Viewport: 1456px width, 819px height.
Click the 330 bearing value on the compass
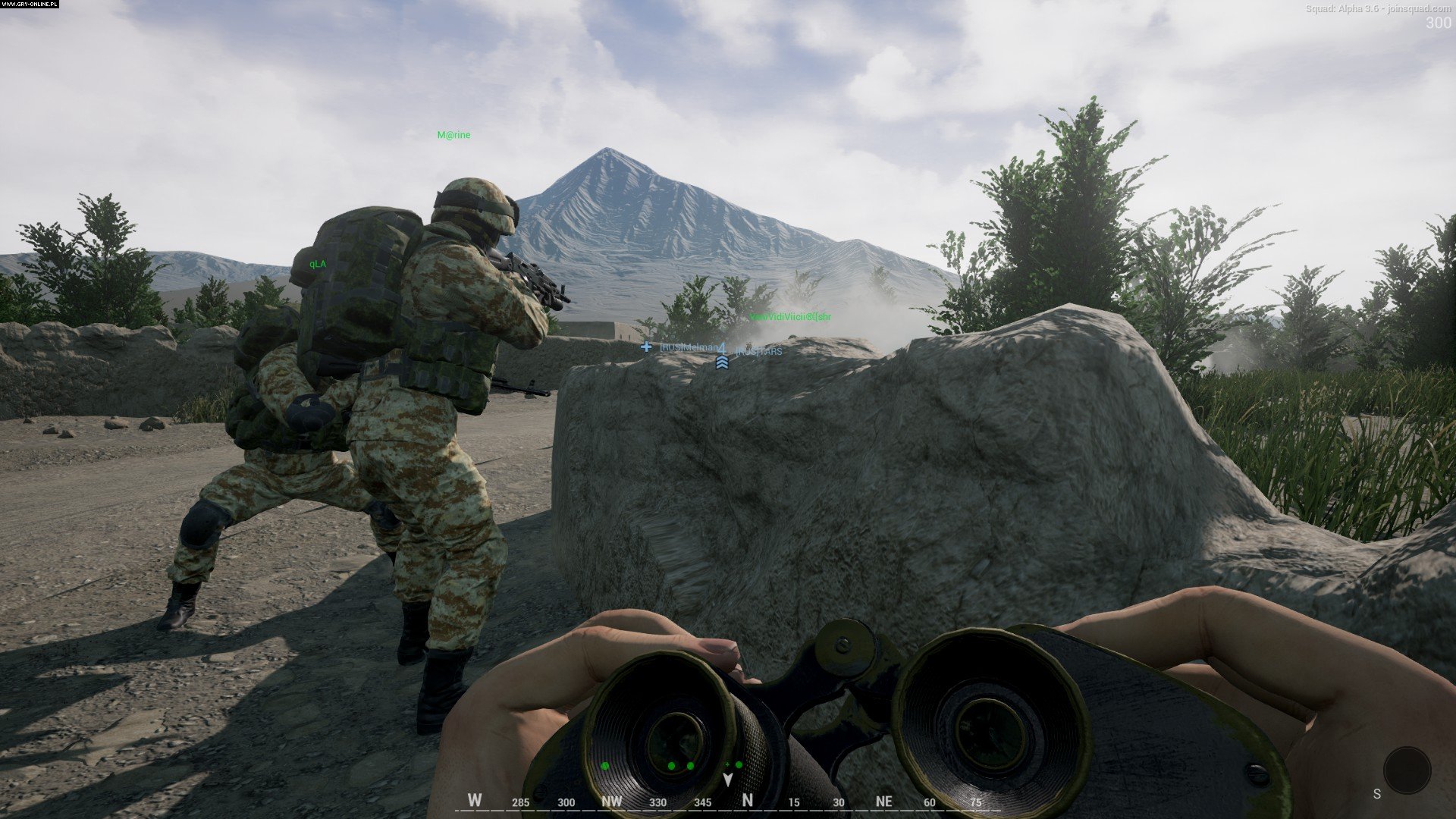coord(658,800)
